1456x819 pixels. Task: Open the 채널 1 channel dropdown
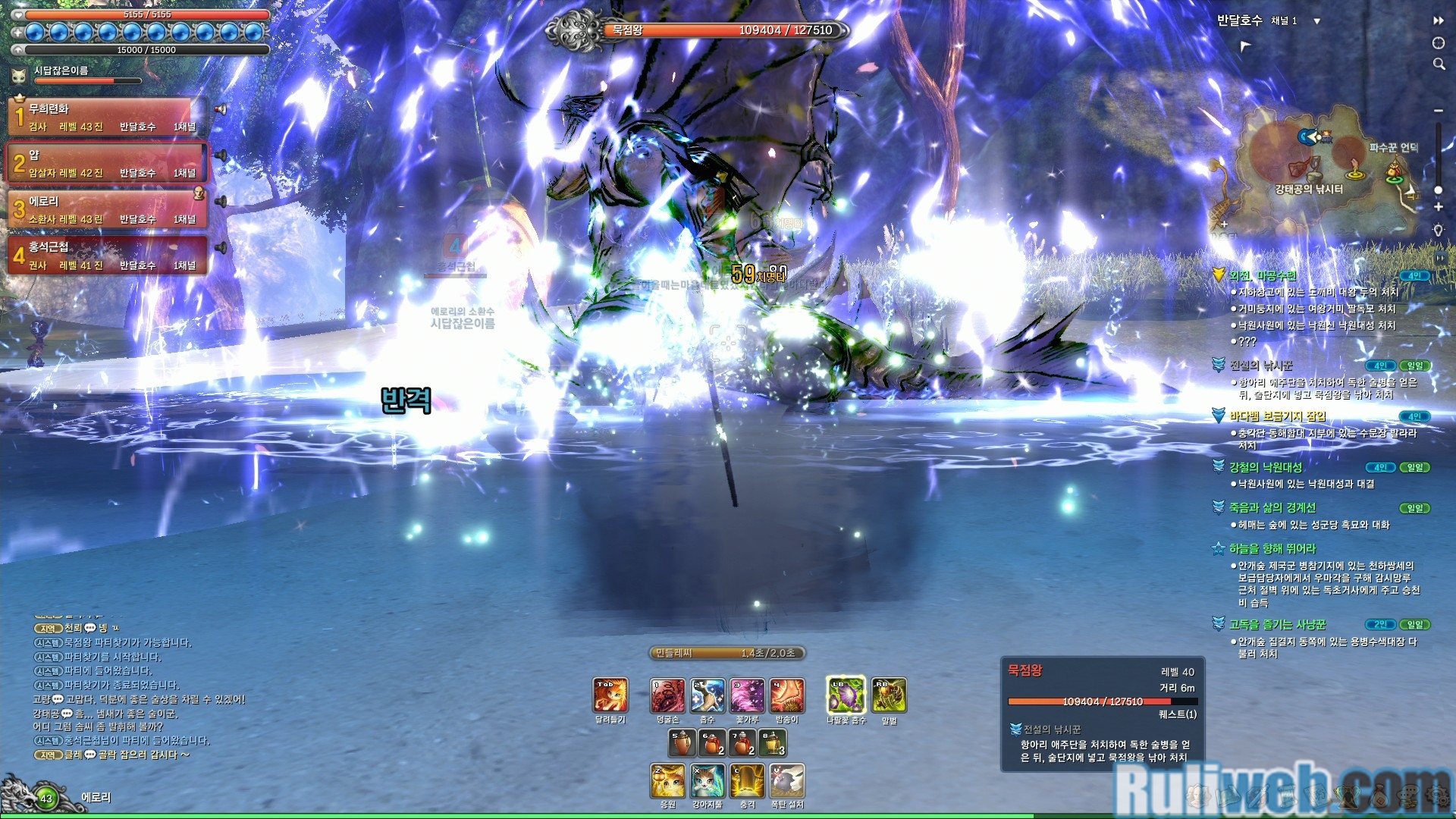coord(1316,21)
